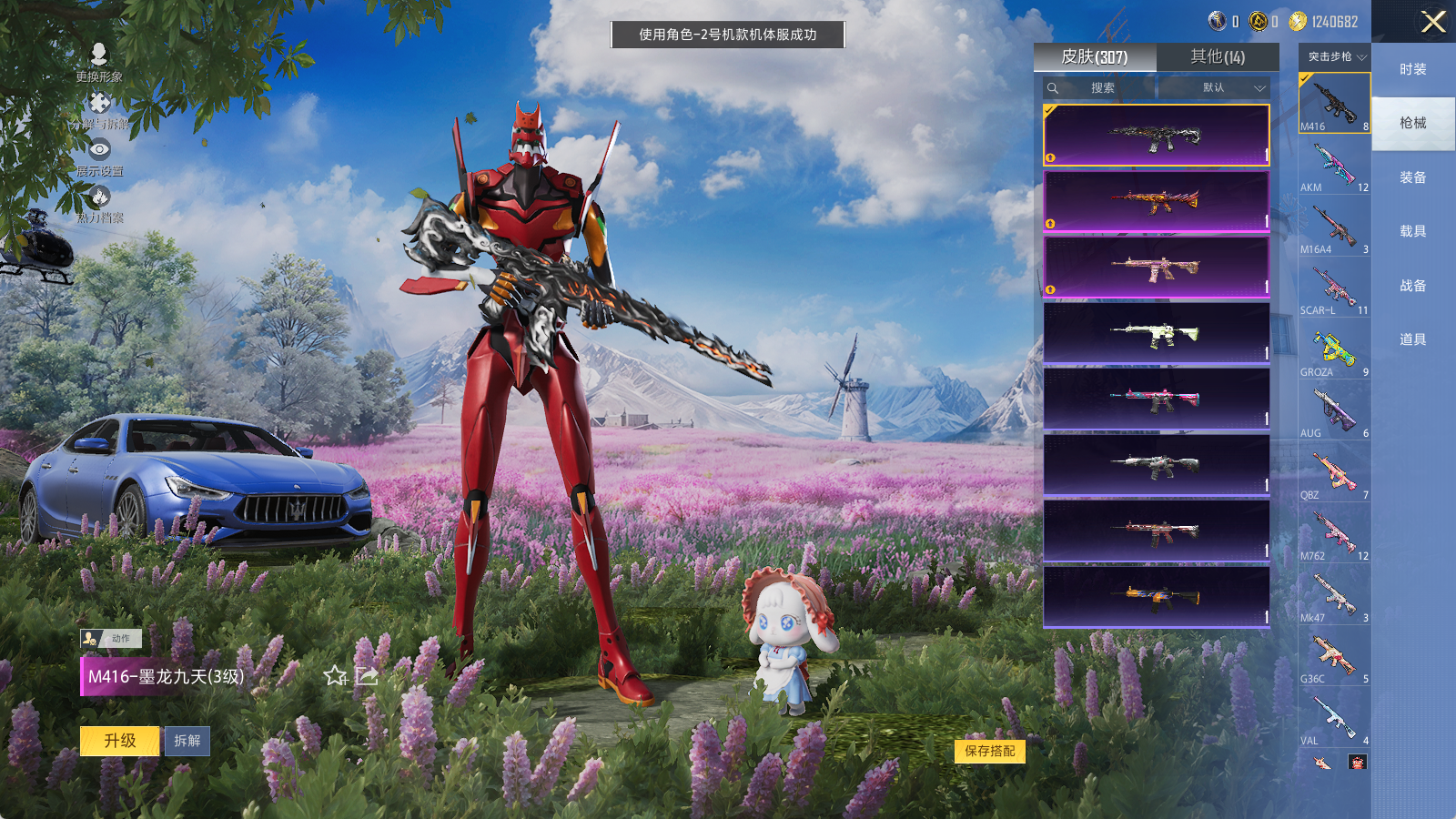Screen dimensions: 1456x819
Task: Click the 升级 upgrade button
Action: 120,741
